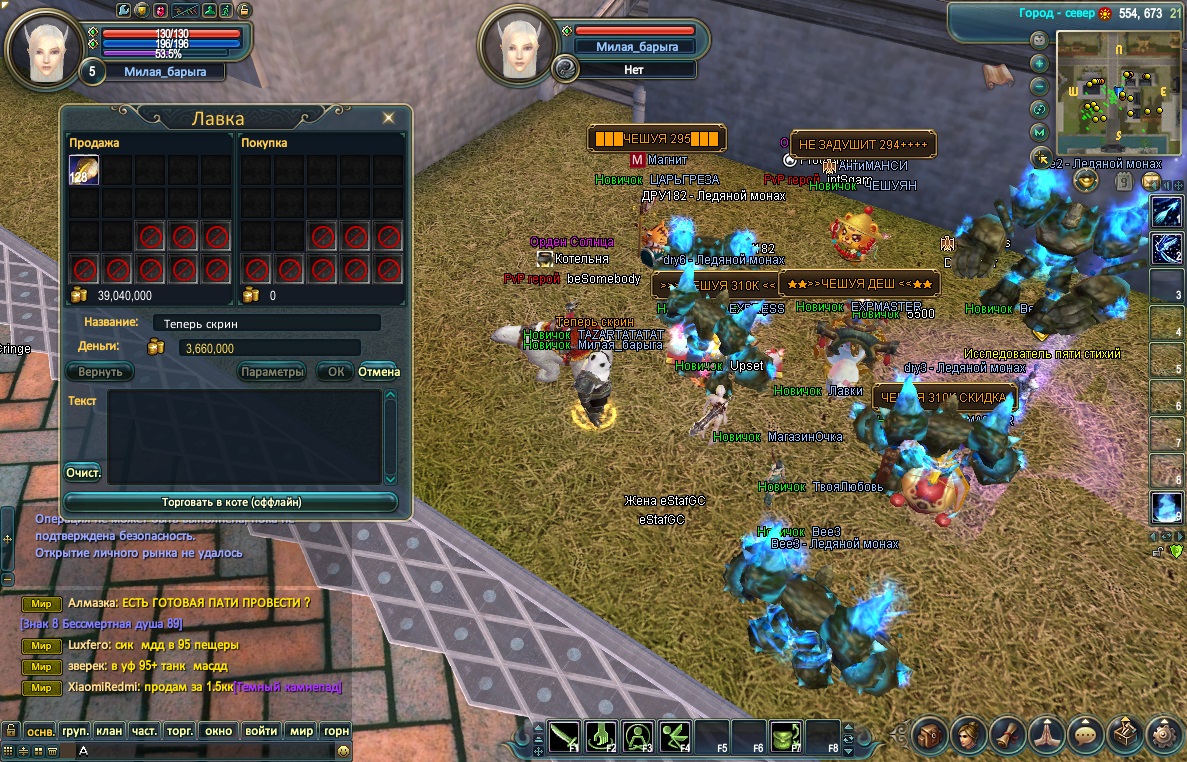Zoom out the minimap with minus button
The width and height of the screenshot is (1187, 762).
(1040, 86)
